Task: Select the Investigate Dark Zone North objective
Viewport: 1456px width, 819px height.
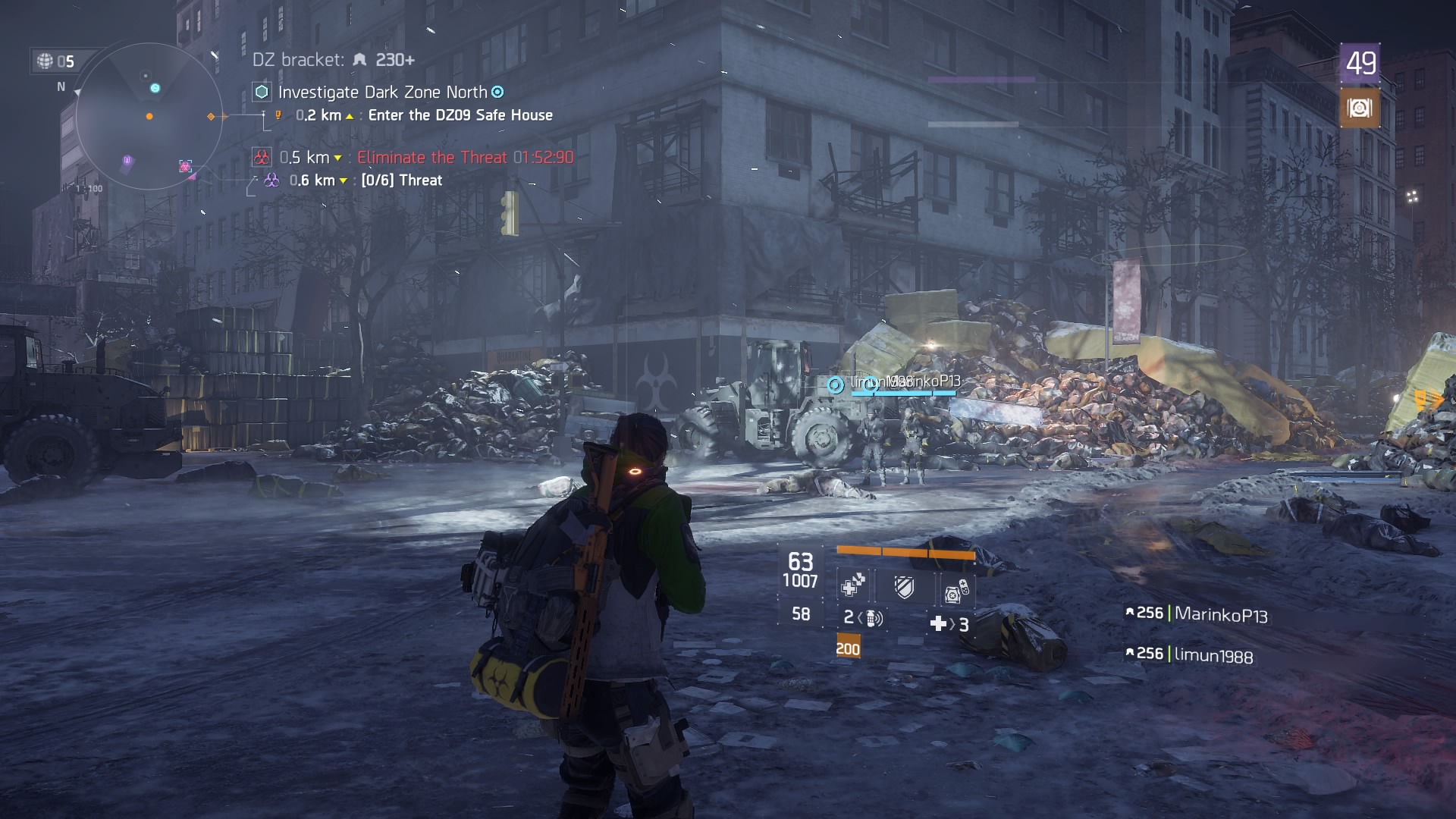Action: pyautogui.click(x=382, y=93)
